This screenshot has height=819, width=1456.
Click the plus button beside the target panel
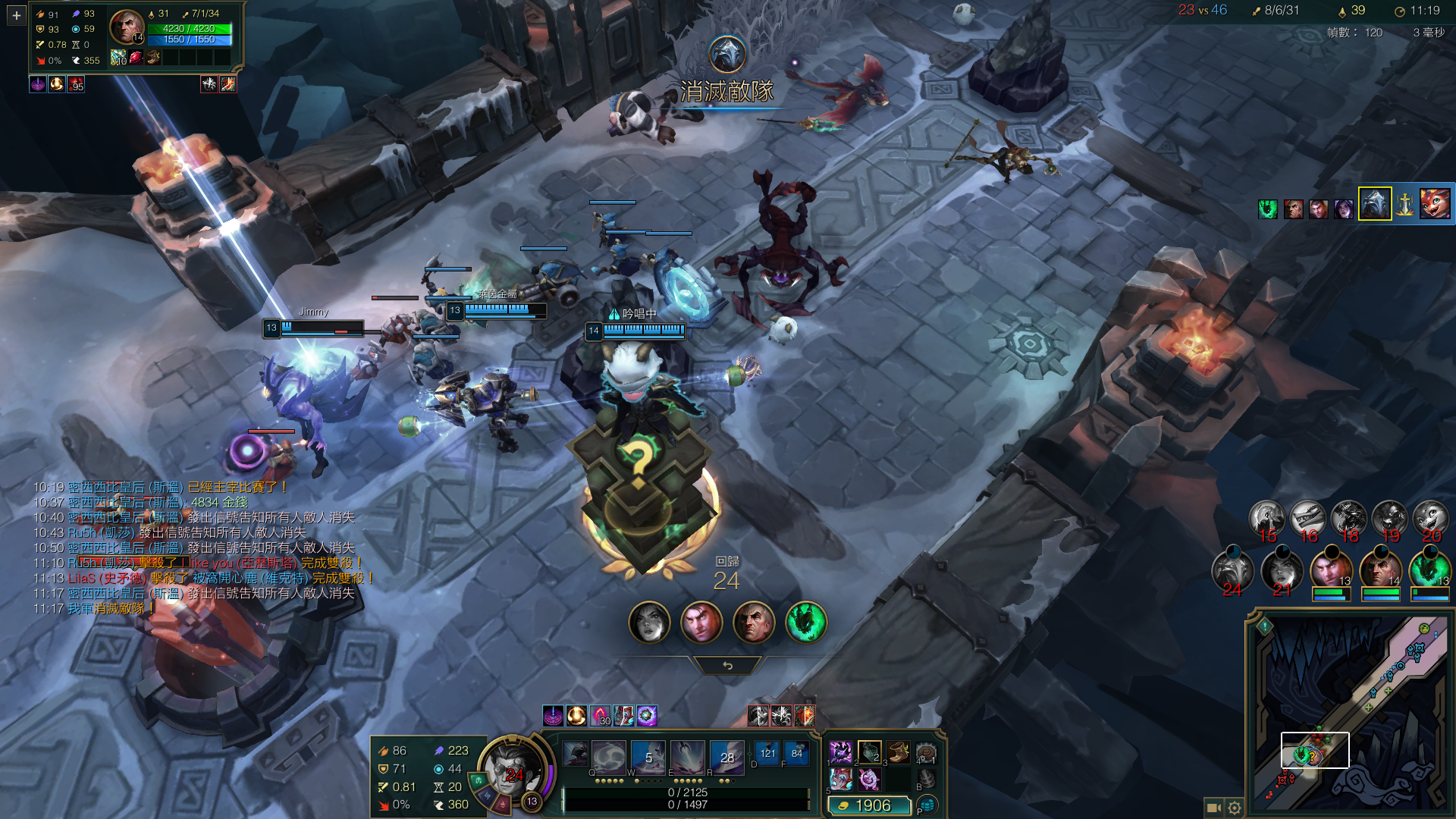pyautogui.click(x=16, y=15)
